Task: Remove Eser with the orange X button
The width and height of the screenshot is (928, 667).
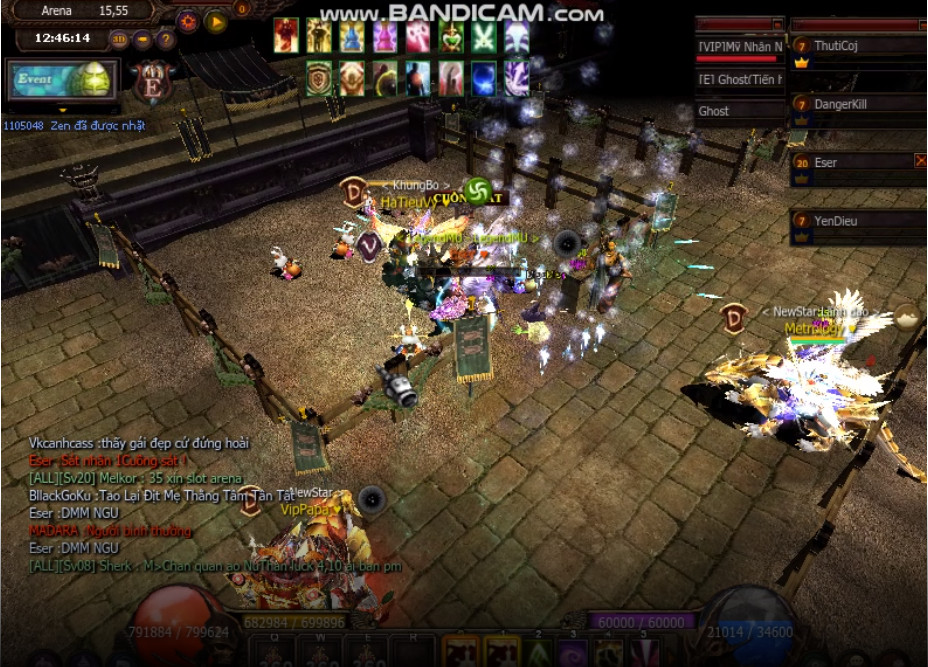Action: click(921, 160)
